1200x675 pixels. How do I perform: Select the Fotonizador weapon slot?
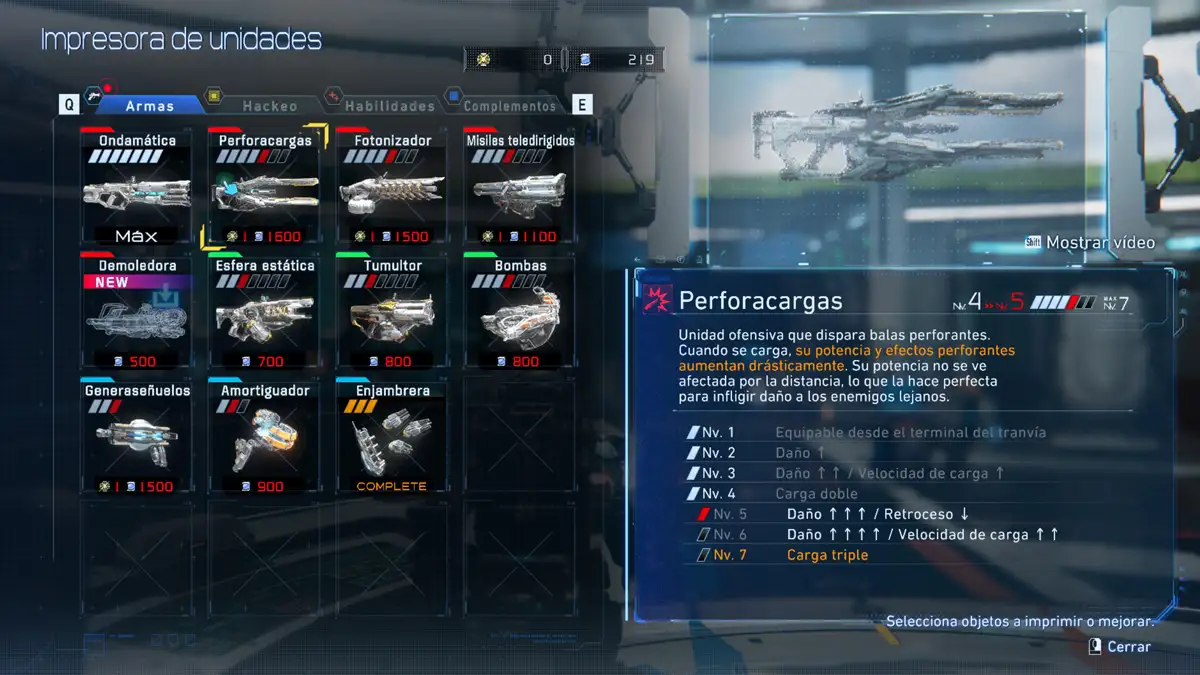point(391,188)
